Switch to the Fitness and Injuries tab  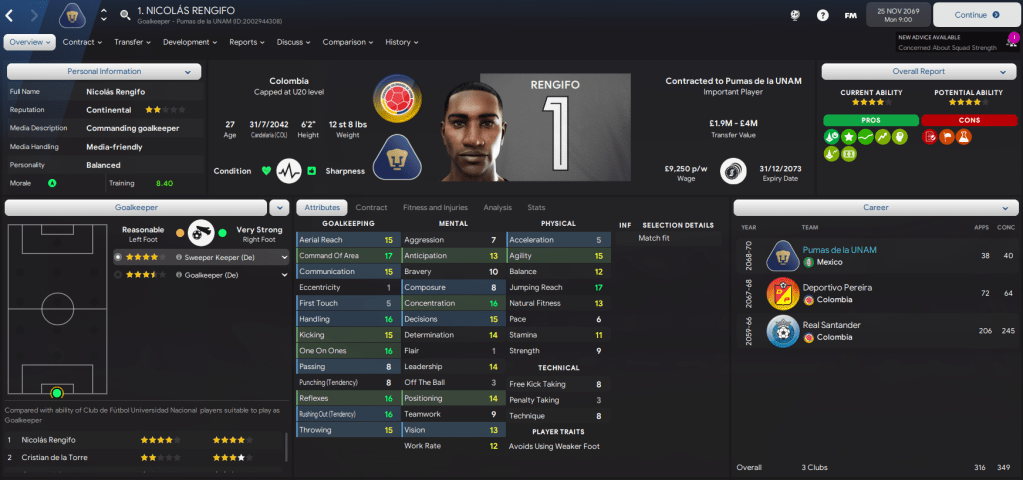(435, 207)
